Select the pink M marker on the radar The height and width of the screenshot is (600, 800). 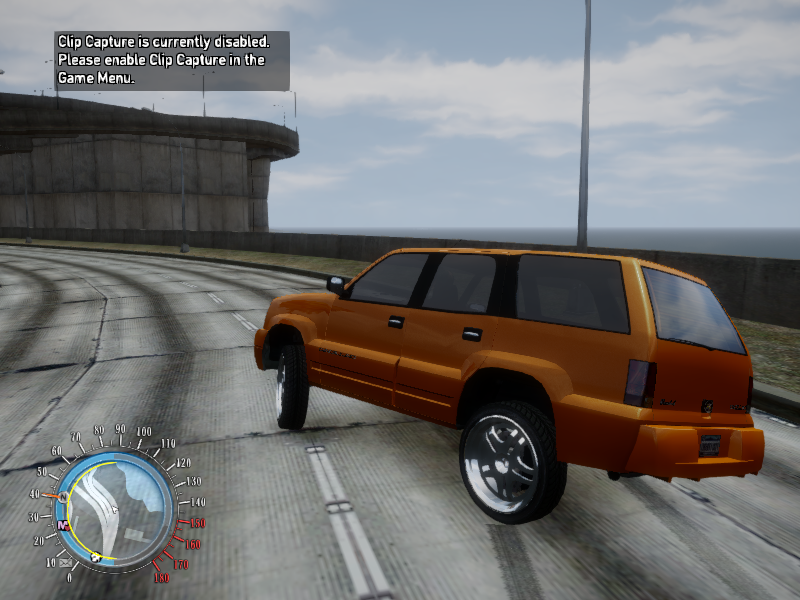63,524
